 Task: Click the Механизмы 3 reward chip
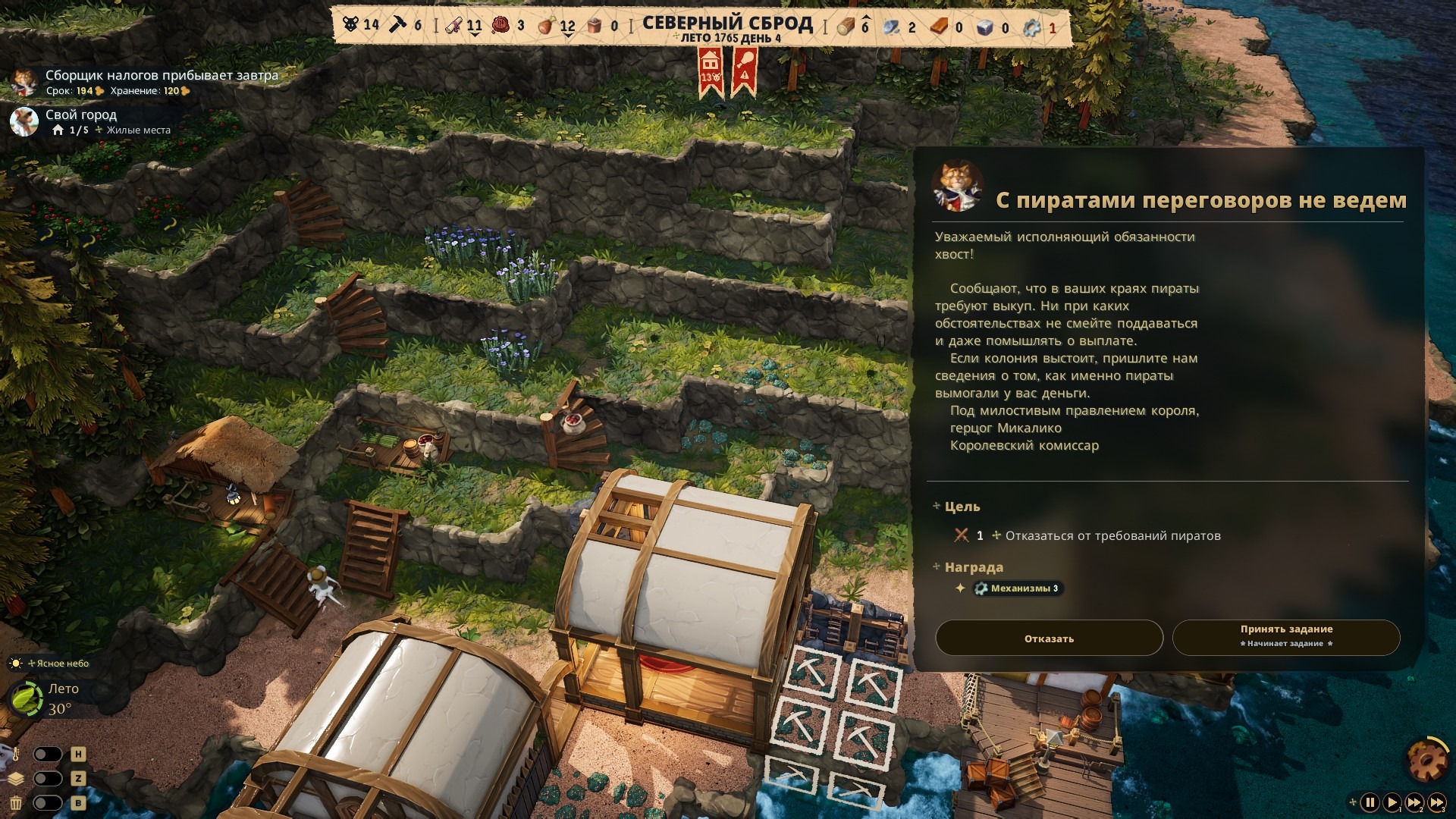coord(1019,588)
